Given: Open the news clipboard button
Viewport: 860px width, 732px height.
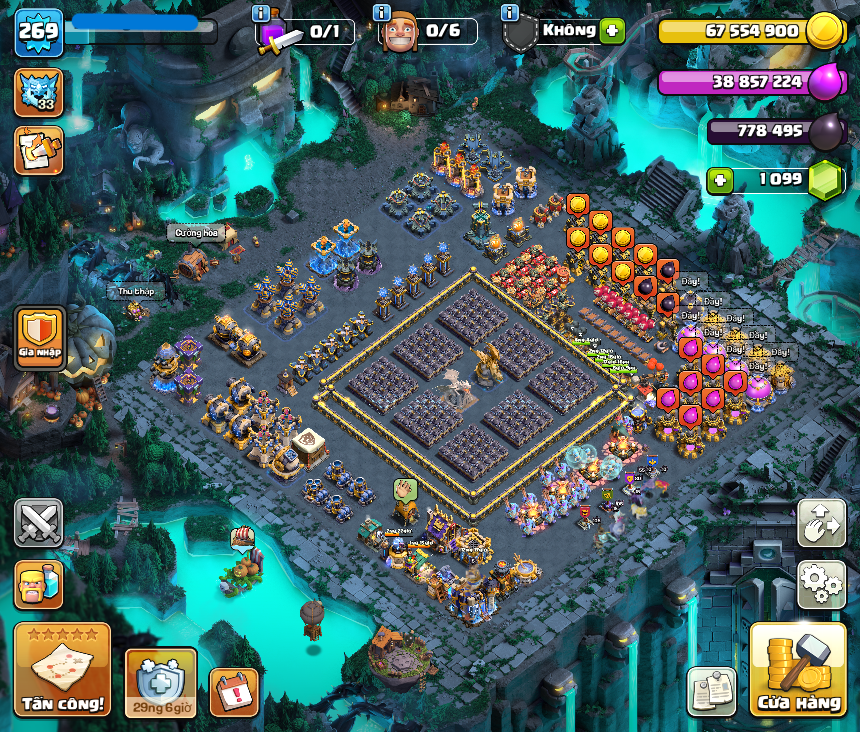Looking at the screenshot, I should [x=711, y=691].
